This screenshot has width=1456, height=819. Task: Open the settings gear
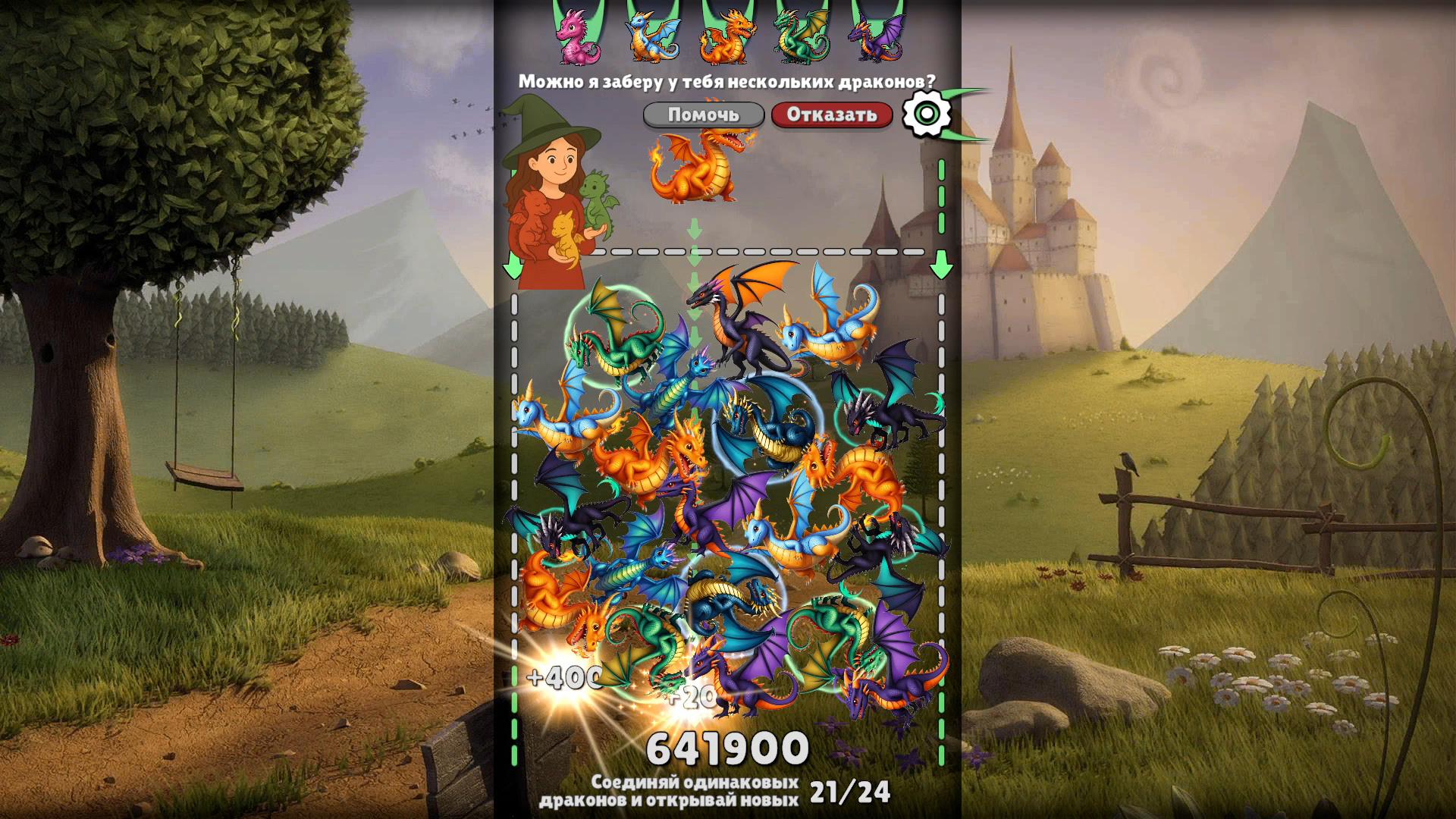[x=928, y=114]
